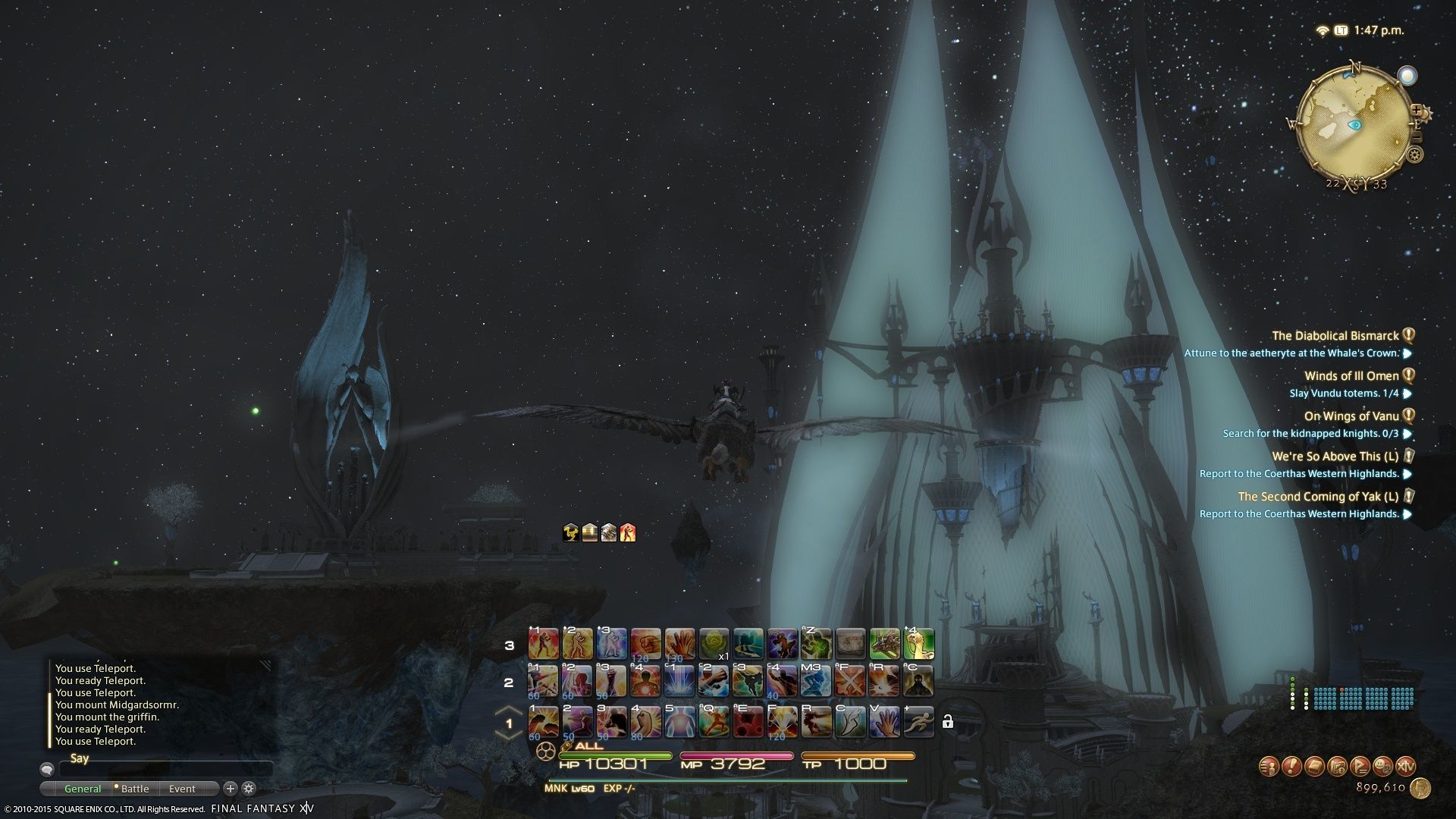The height and width of the screenshot is (819, 1456).
Task: Activate the Sprint running-figure action
Action: 918,722
